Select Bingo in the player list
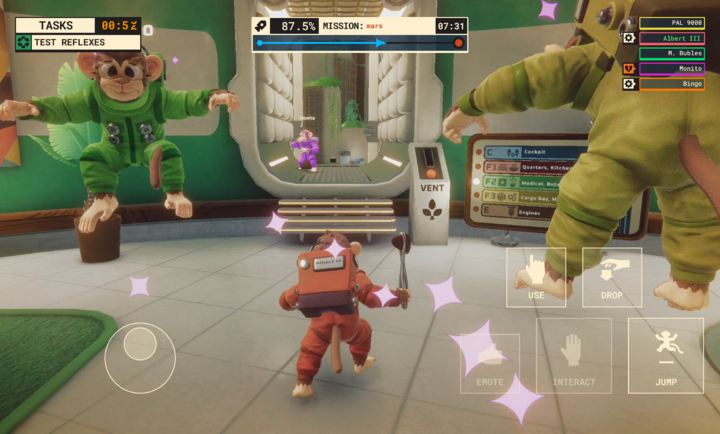The height and width of the screenshot is (434, 720). pos(671,84)
